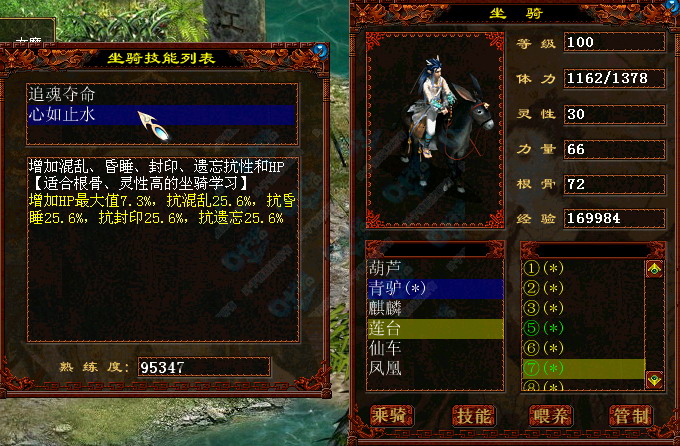Select green entry ⑤ in the list
Screen dimensions: 680x446
click(545, 328)
